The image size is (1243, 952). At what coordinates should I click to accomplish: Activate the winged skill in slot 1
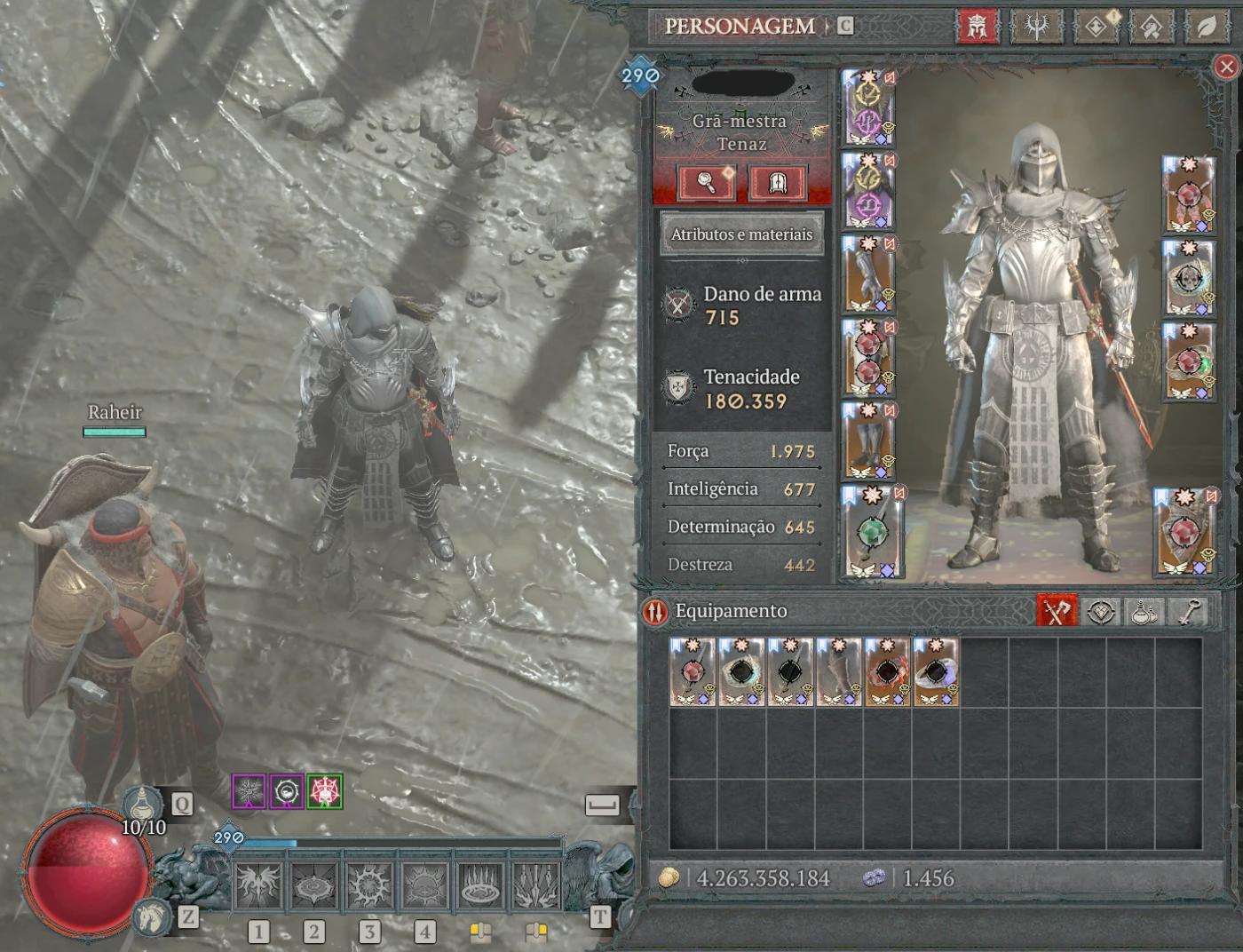258,886
